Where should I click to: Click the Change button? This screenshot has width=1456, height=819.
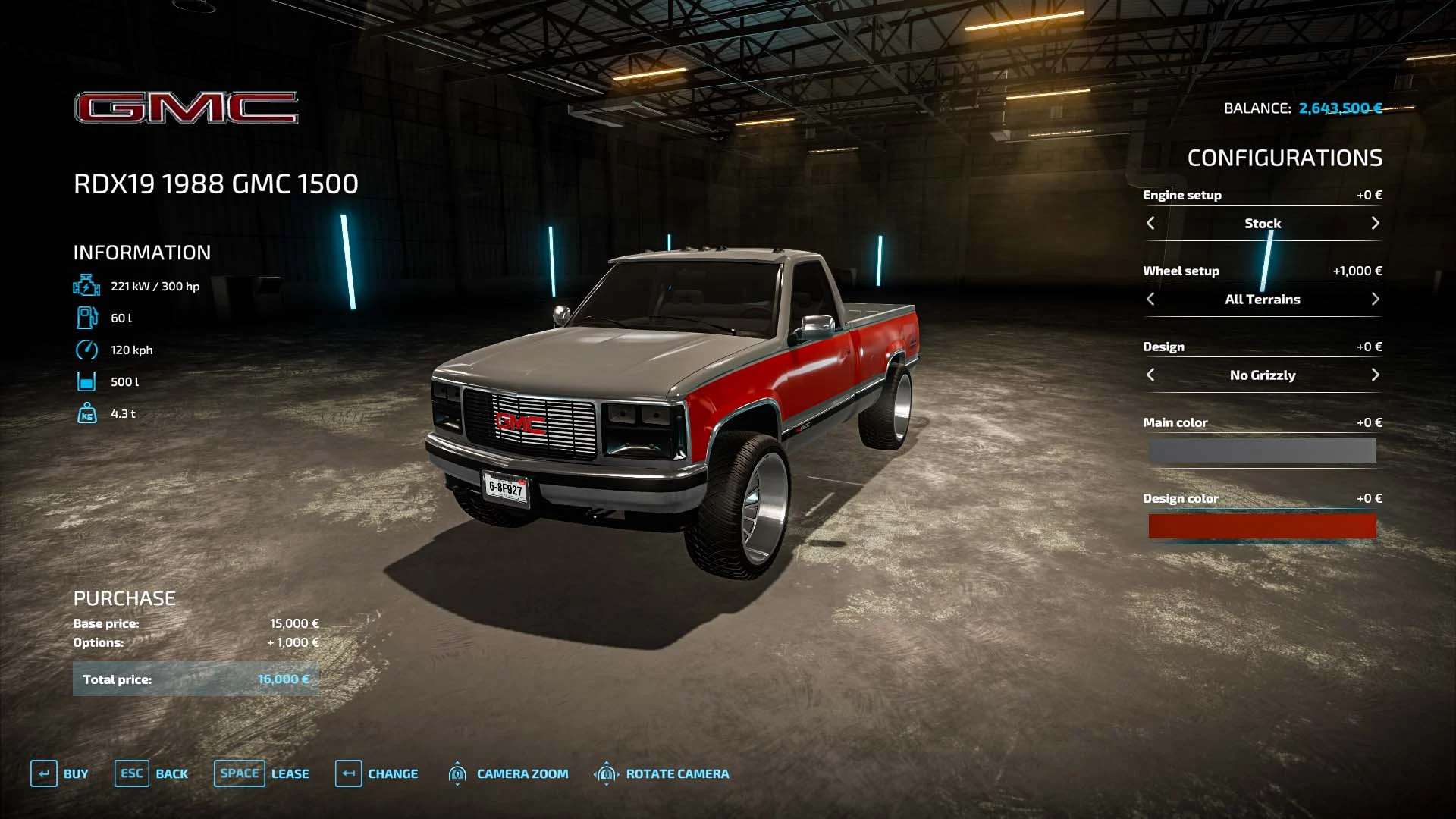[x=377, y=773]
